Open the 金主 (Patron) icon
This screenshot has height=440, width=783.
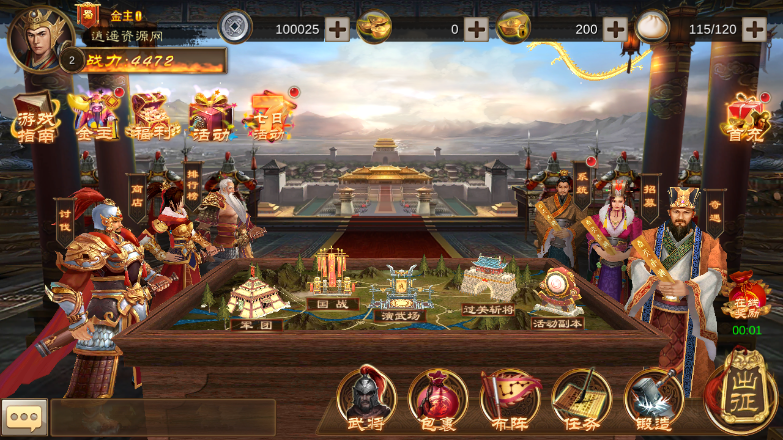[95, 116]
